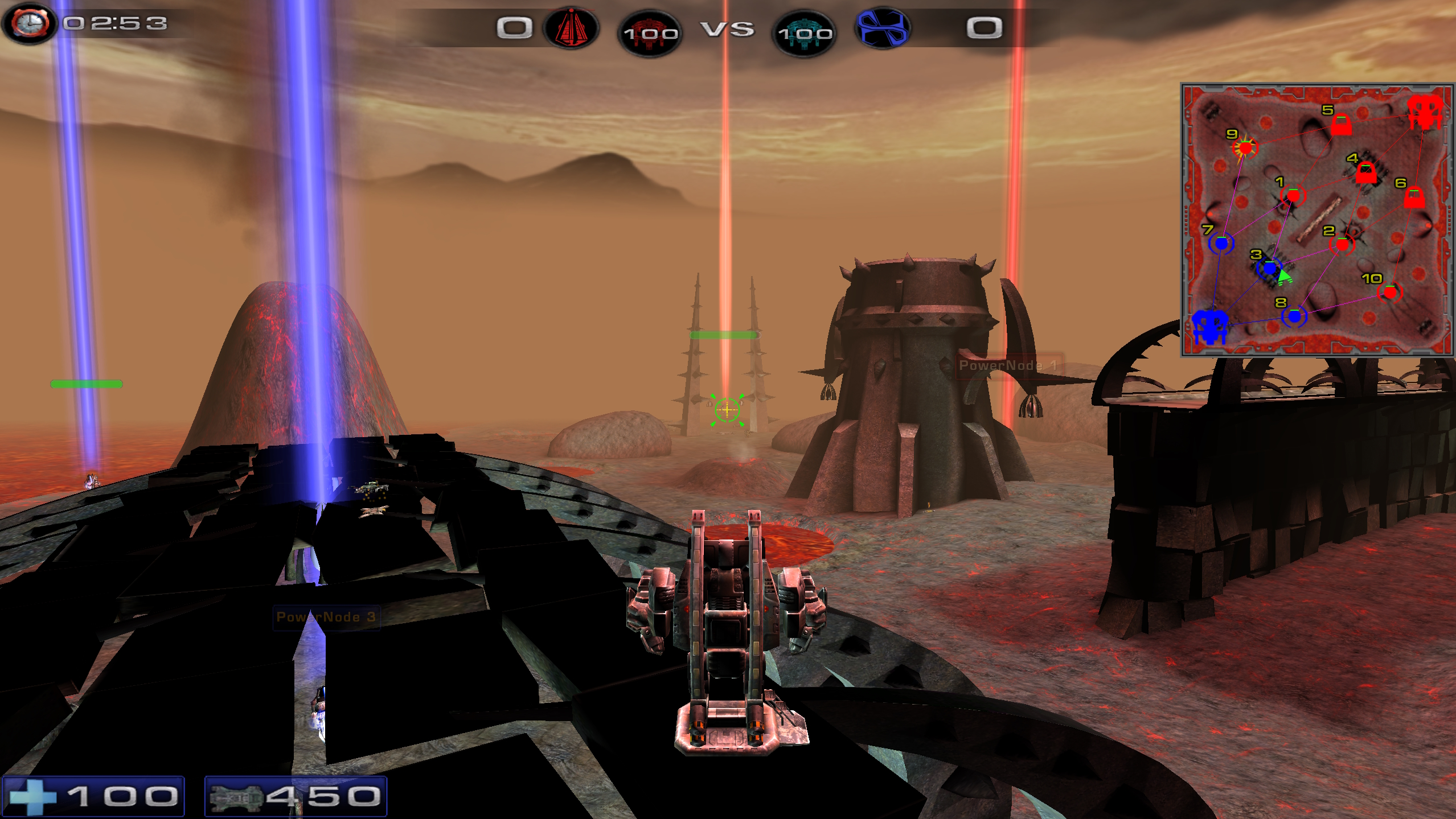Choose node 4 on the minimap
Viewport: 1456px width, 819px height.
coord(1365,173)
